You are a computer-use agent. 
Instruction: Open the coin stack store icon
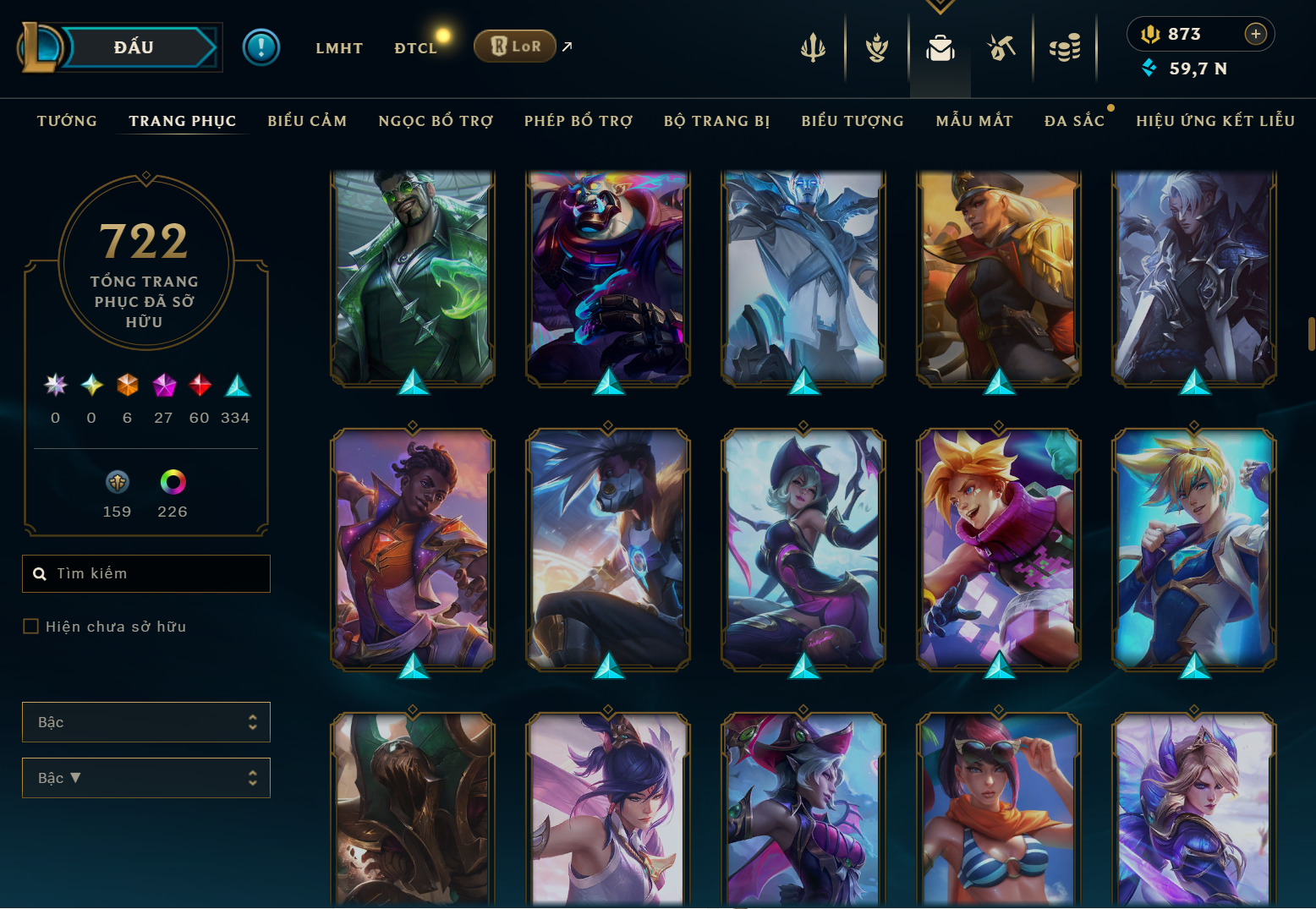(x=1065, y=48)
